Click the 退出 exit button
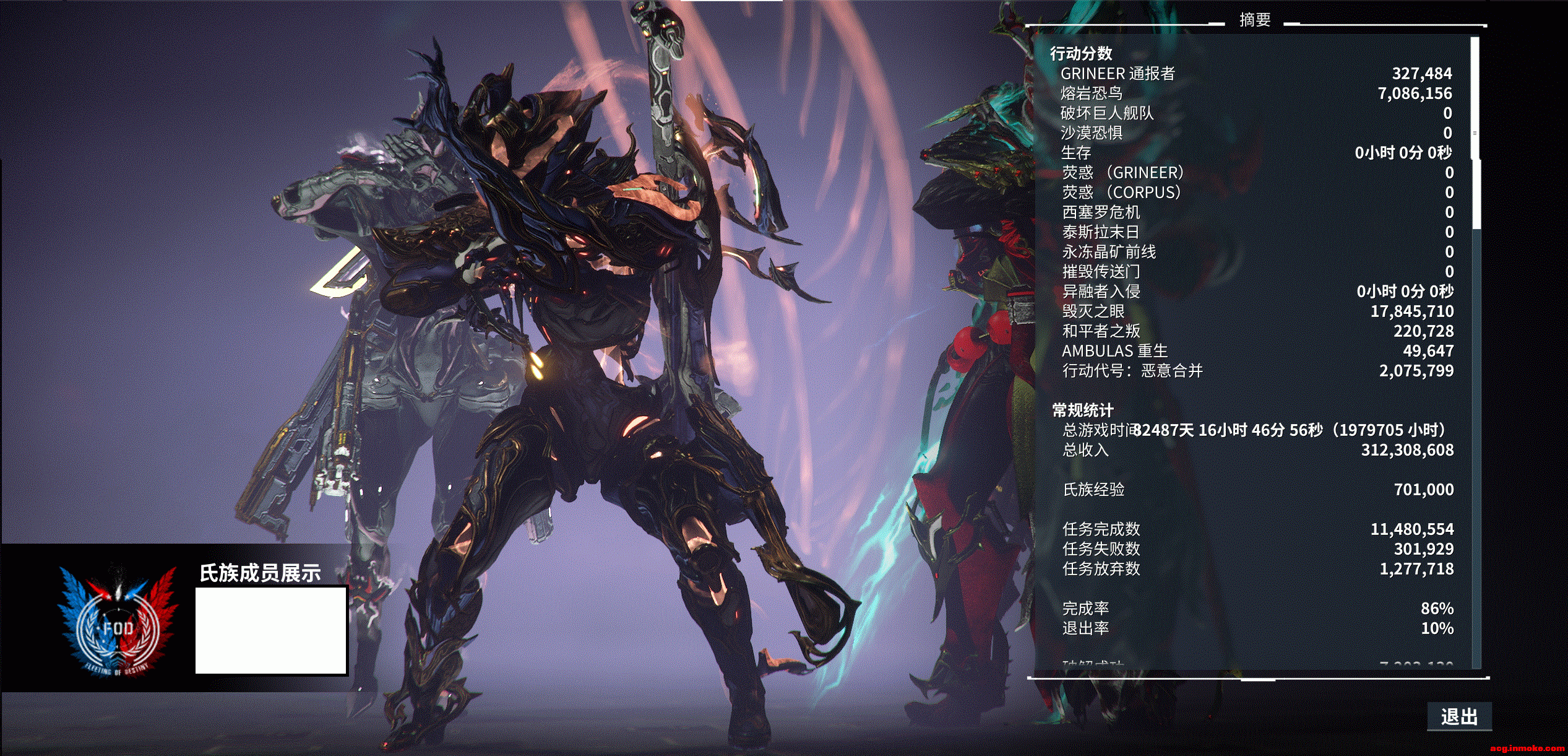1568x756 pixels. (1459, 716)
